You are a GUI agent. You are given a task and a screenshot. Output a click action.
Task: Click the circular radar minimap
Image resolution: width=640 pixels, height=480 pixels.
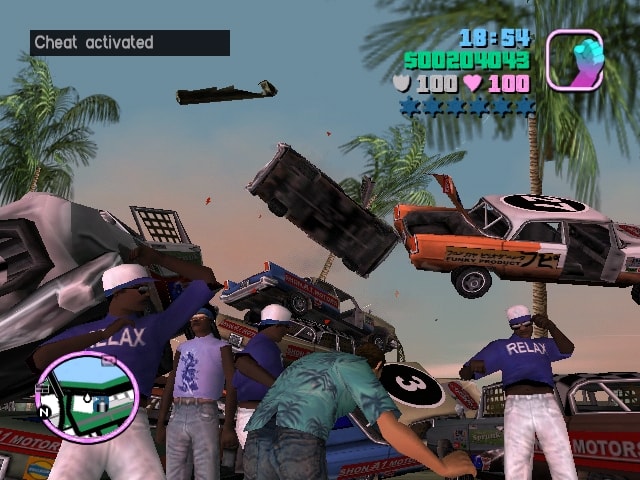pyautogui.click(x=86, y=395)
